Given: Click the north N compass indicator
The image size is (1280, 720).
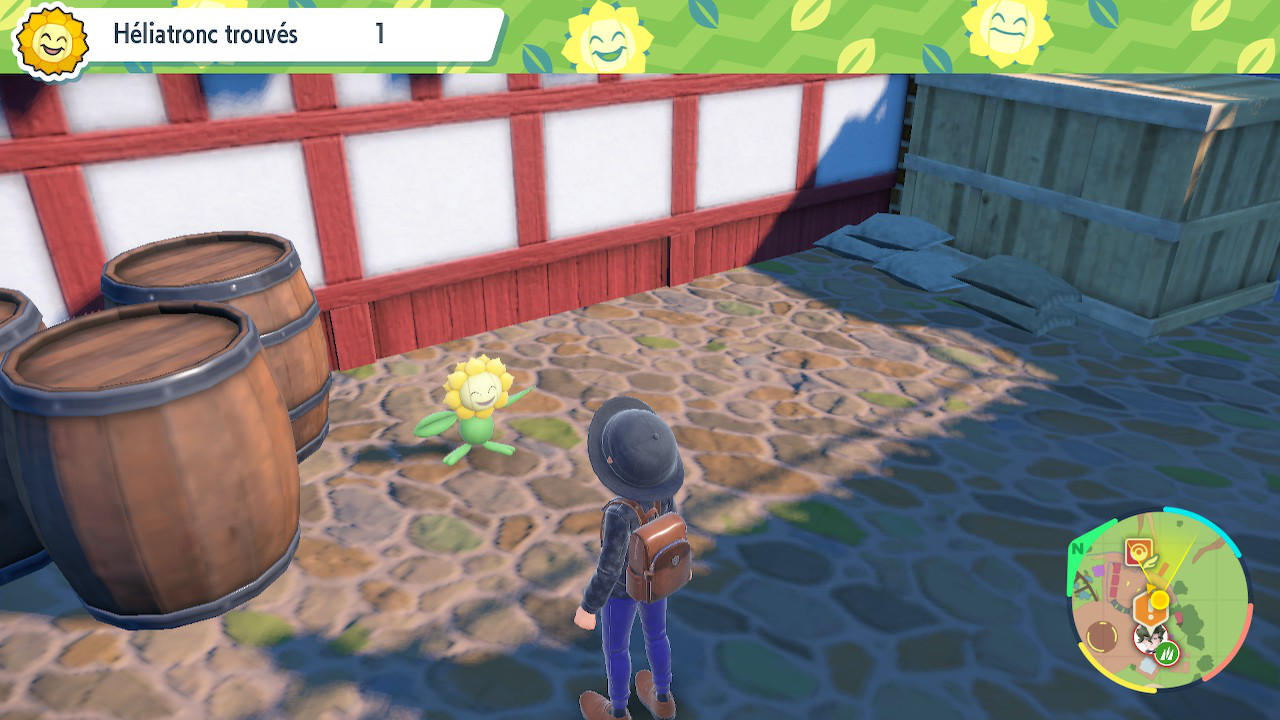Looking at the screenshot, I should [1078, 549].
